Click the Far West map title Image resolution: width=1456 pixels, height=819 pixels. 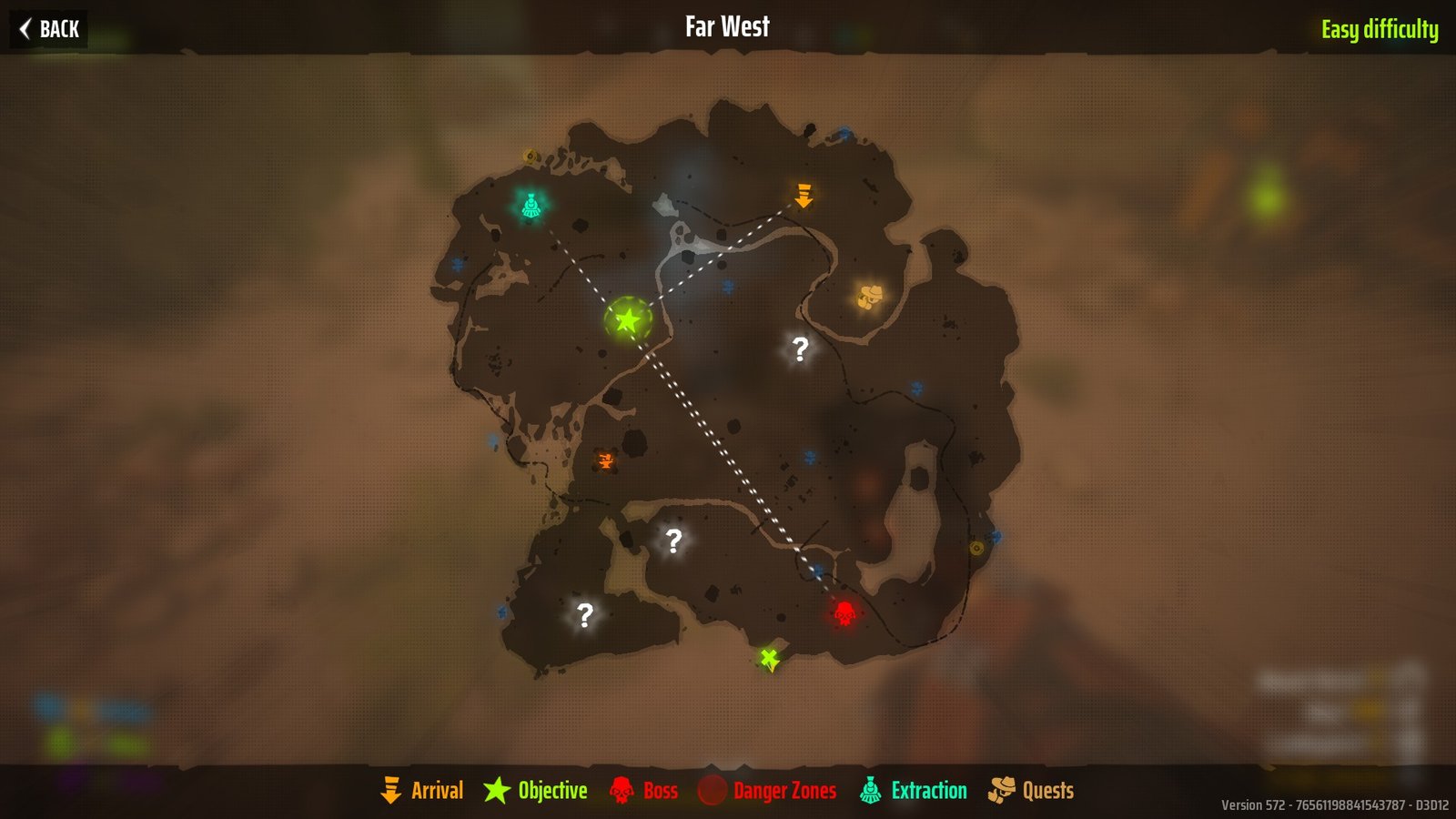pyautogui.click(x=726, y=26)
